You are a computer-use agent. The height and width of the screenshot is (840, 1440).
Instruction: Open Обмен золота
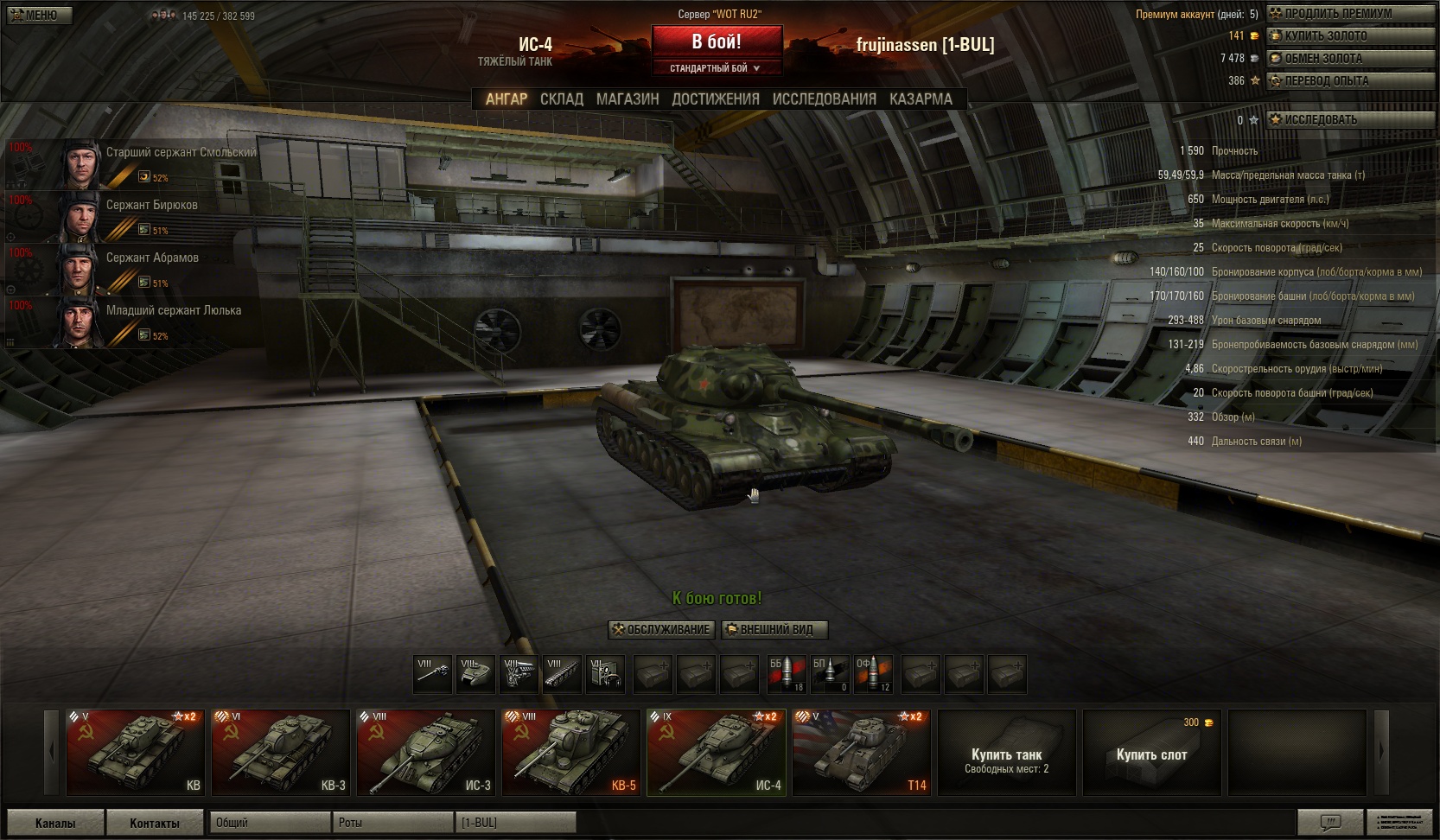1350,59
